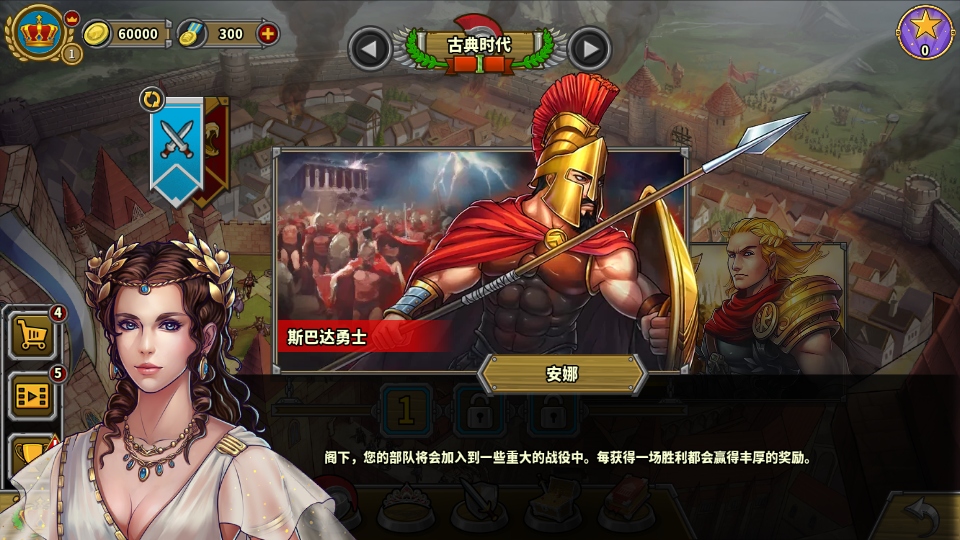
Task: Open the film reel videos button
Action: coord(33,395)
